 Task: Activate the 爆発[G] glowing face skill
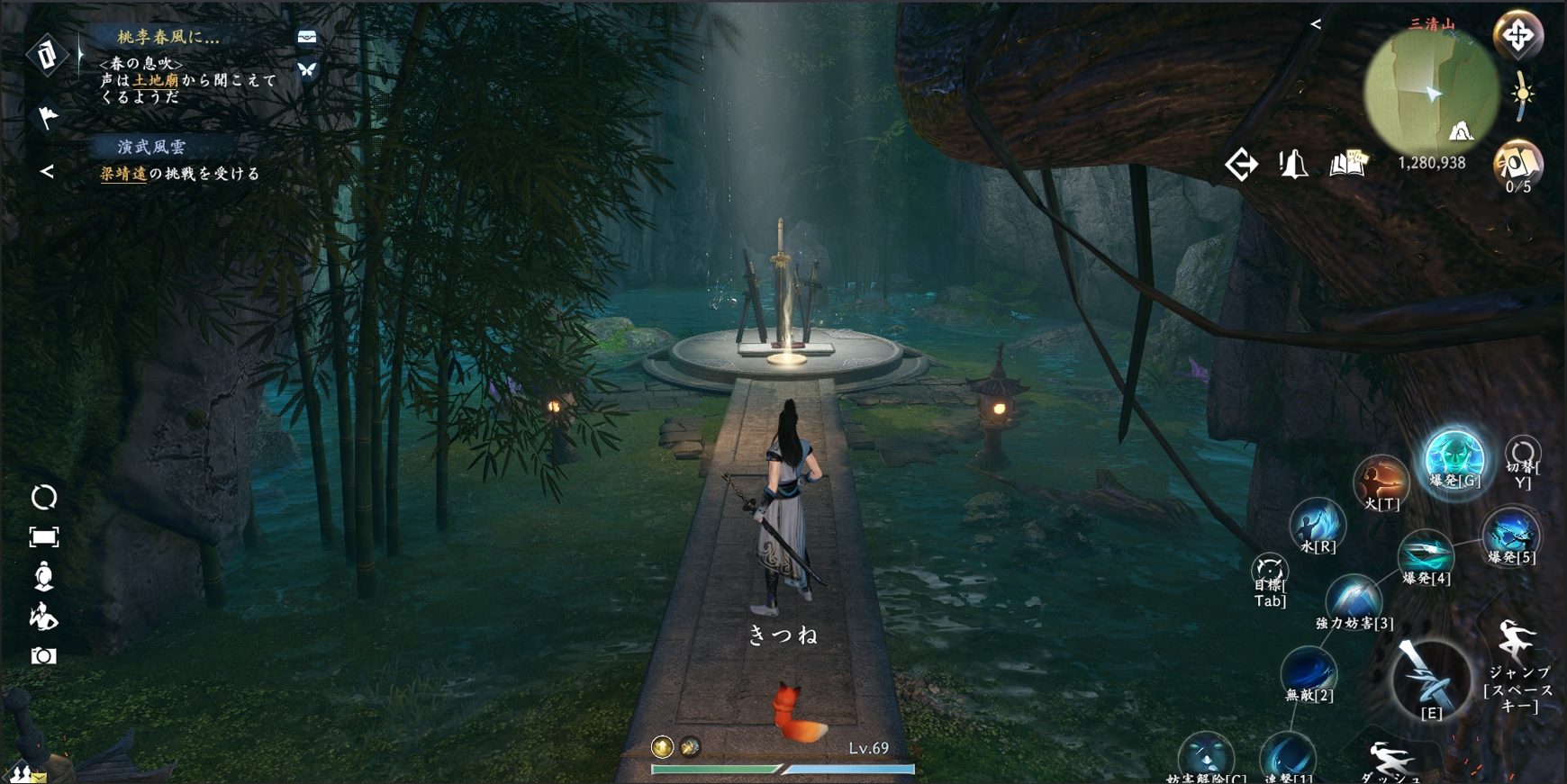[x=1454, y=456]
